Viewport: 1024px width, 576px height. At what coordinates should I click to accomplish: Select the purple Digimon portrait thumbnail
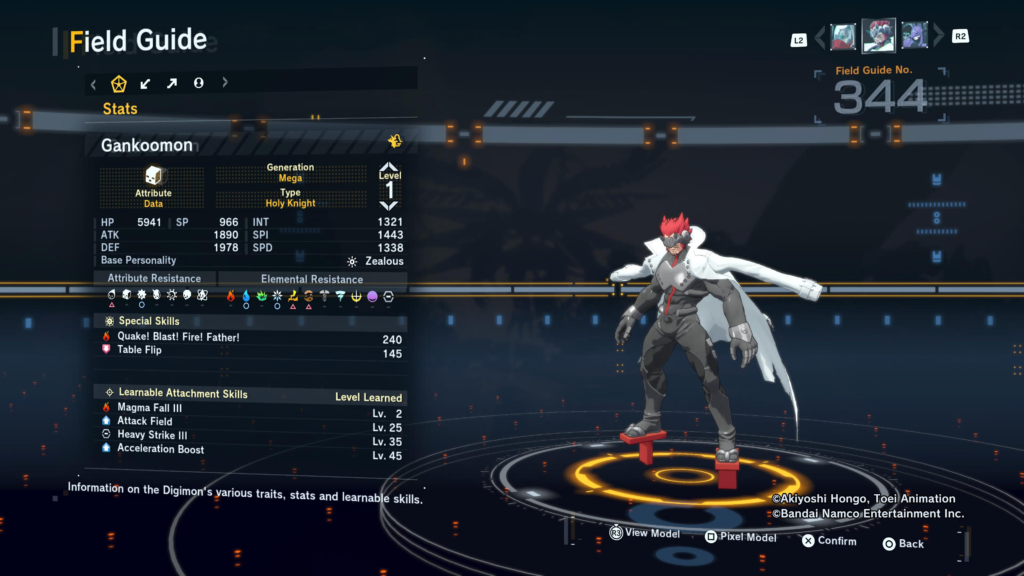[913, 37]
